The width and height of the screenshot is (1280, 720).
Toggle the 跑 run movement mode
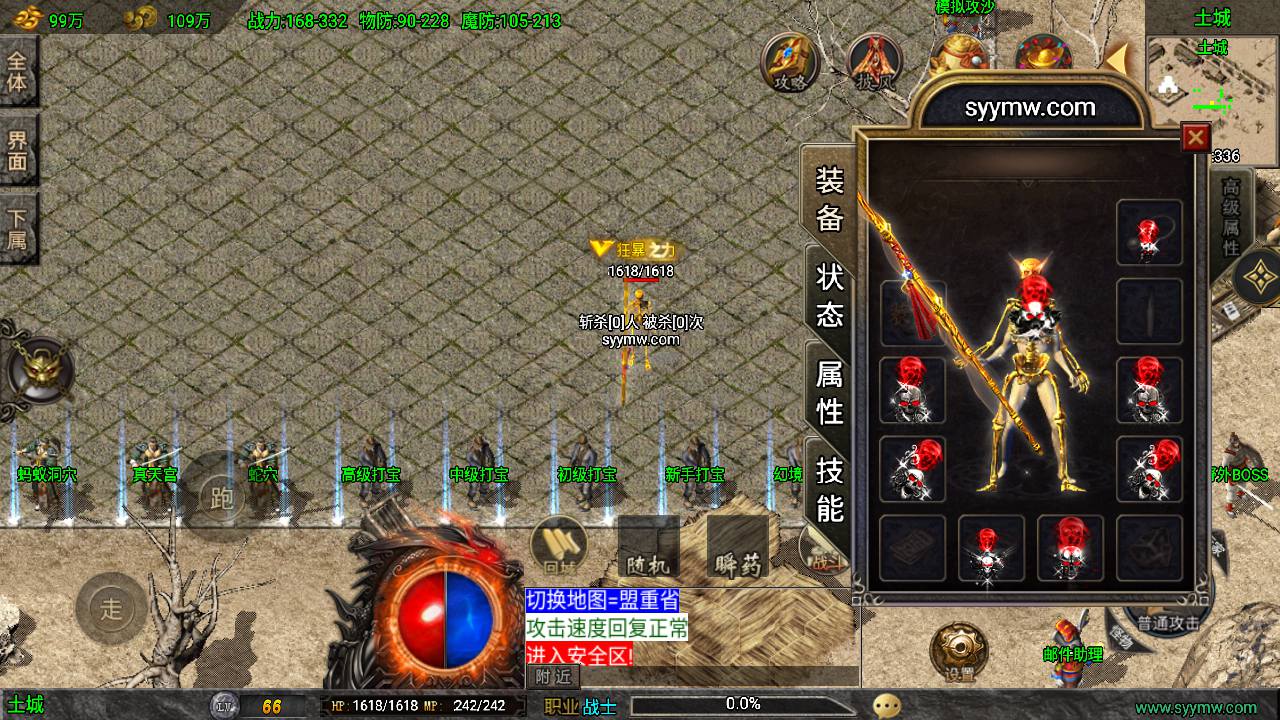[222, 497]
